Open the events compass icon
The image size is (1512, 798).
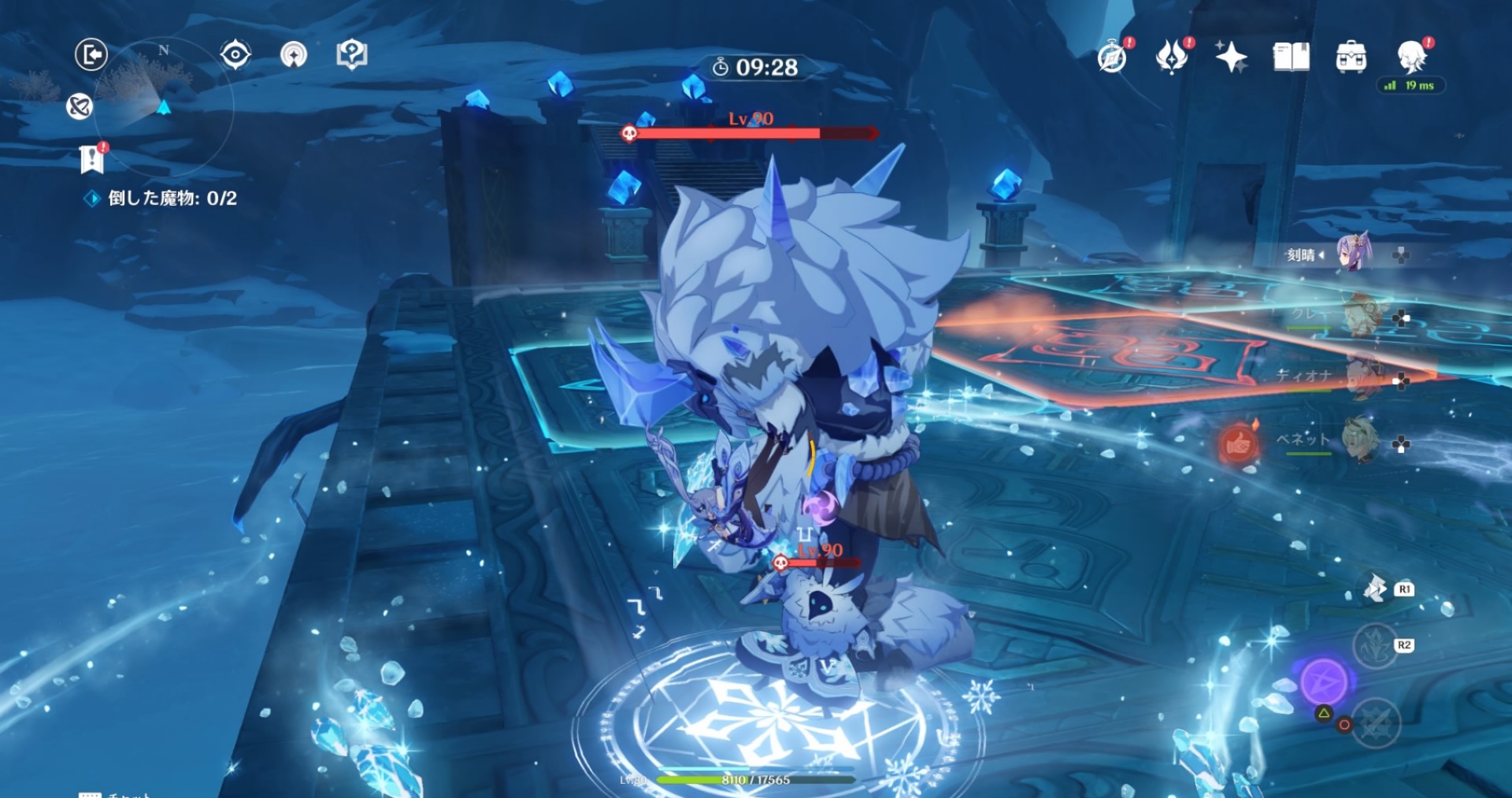coord(1112,58)
